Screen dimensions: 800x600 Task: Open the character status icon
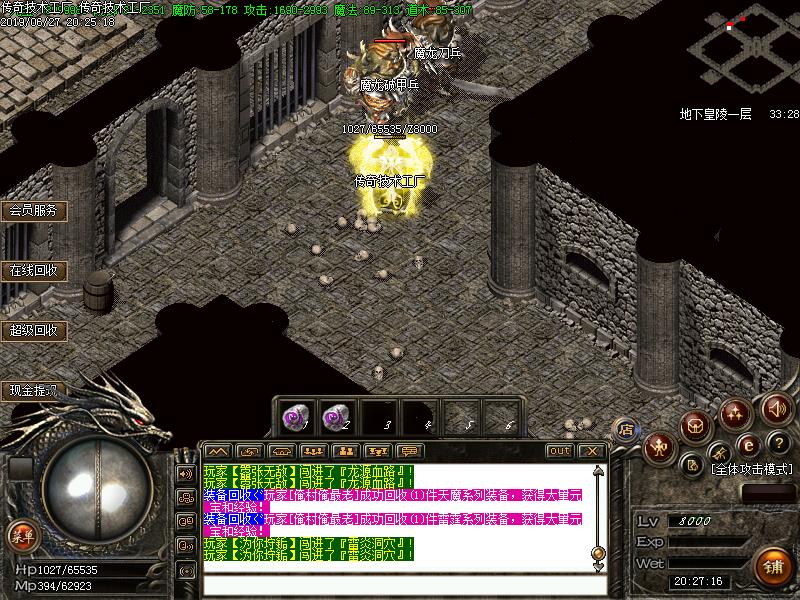[x=660, y=445]
